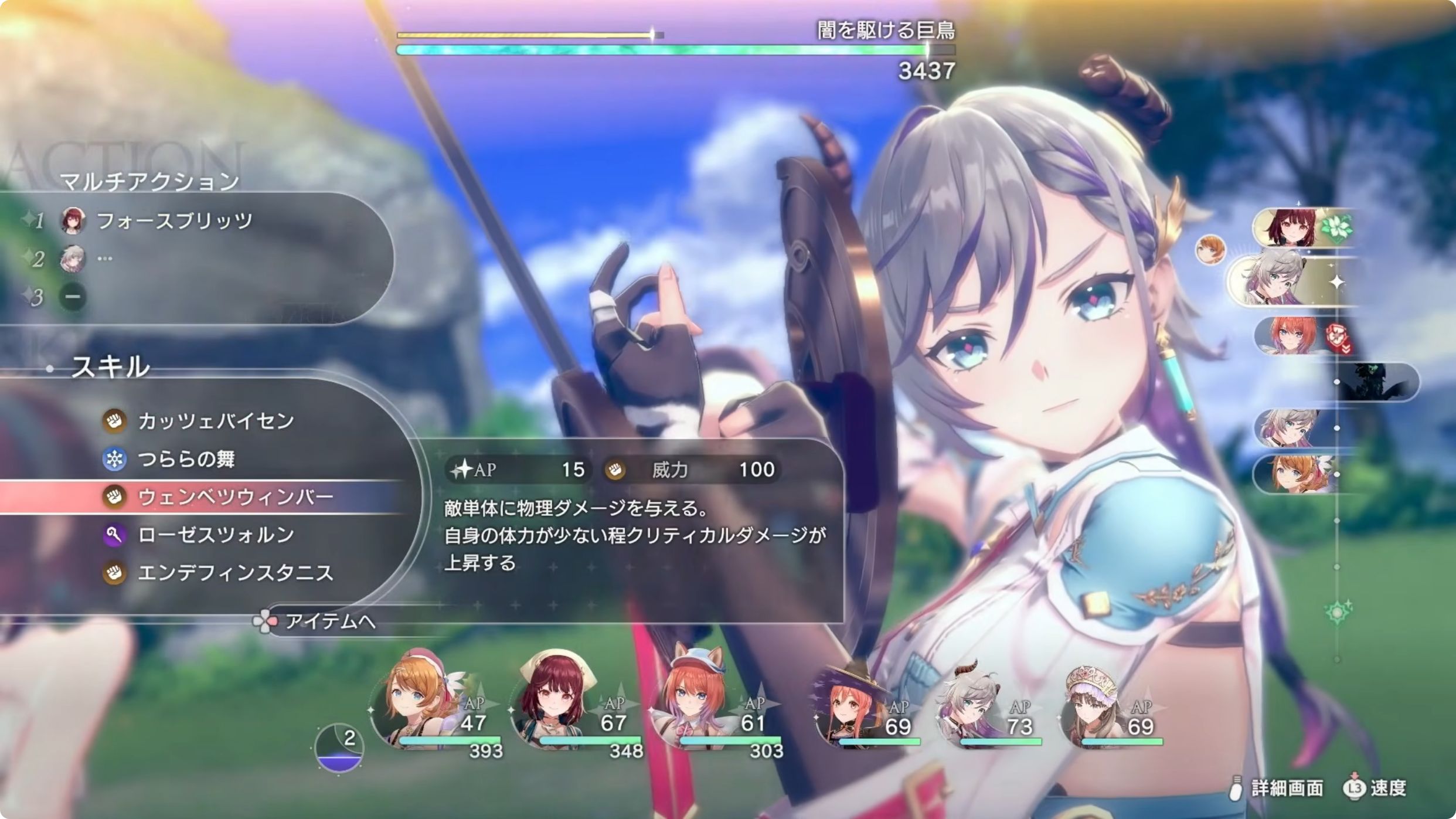Switch to items via アイテムへ

tap(329, 621)
